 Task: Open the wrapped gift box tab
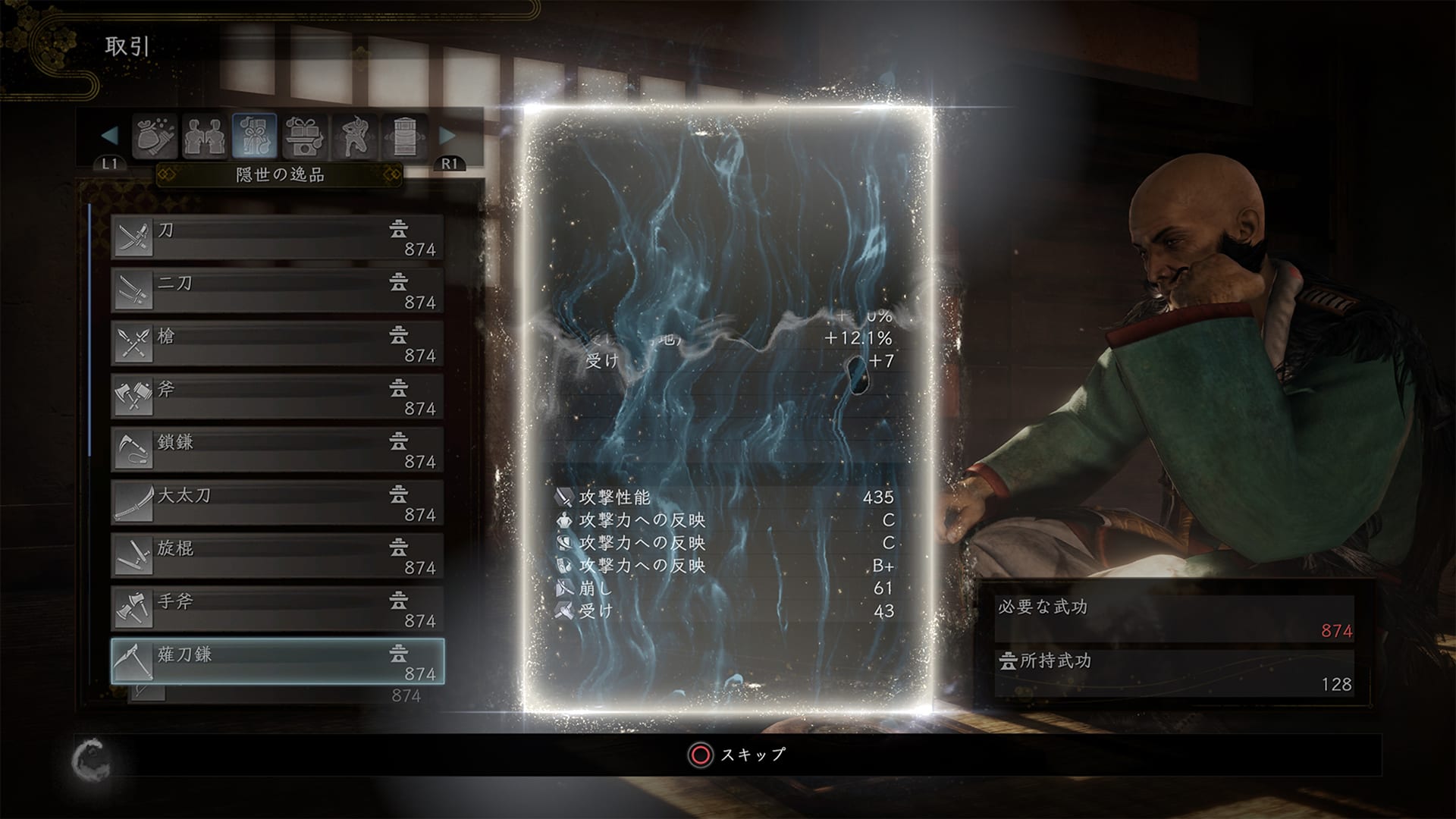(255, 136)
